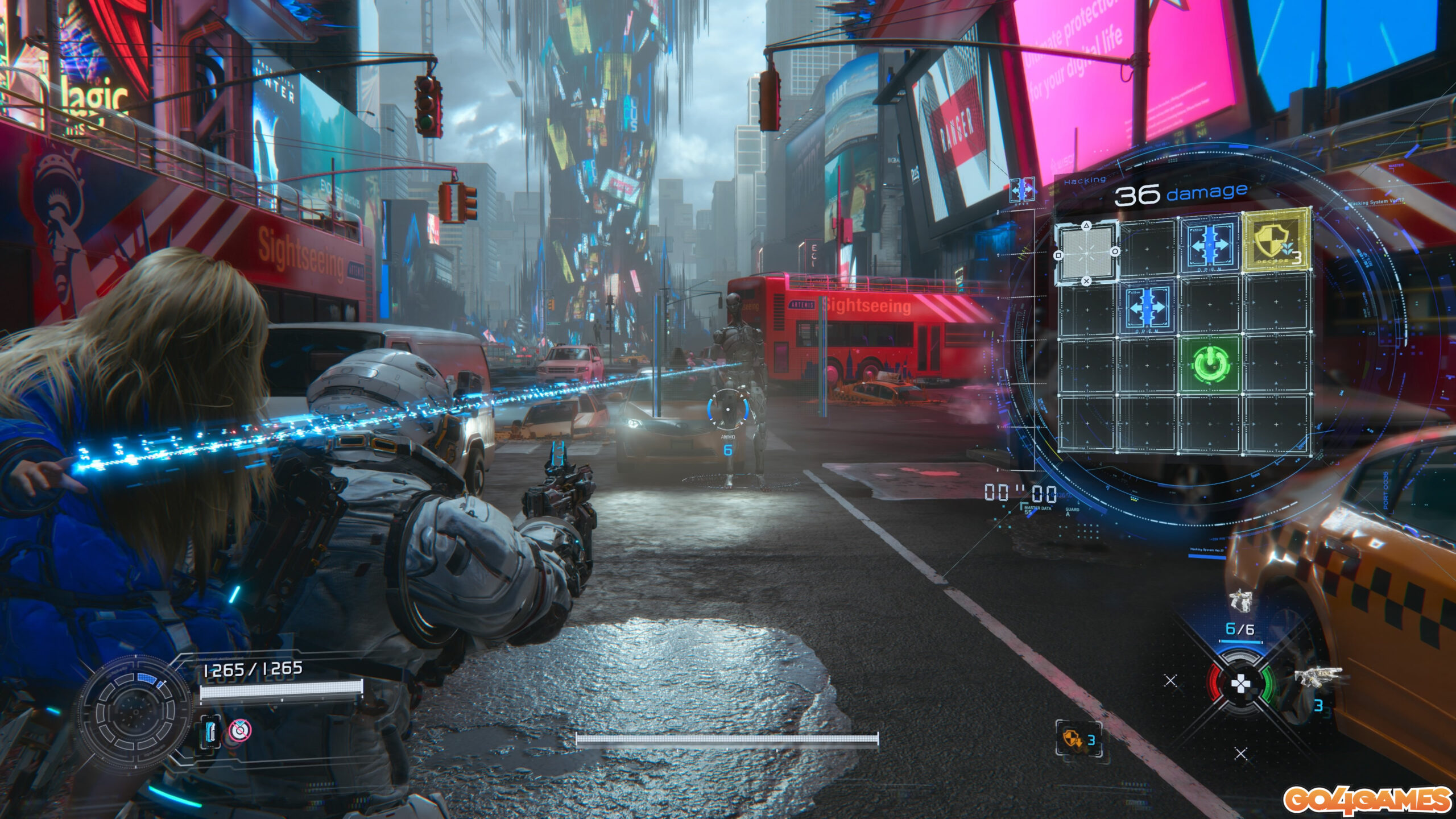Viewport: 1456px width, 819px height.
Task: Choose the green power node on hacking grid
Action: (1210, 364)
